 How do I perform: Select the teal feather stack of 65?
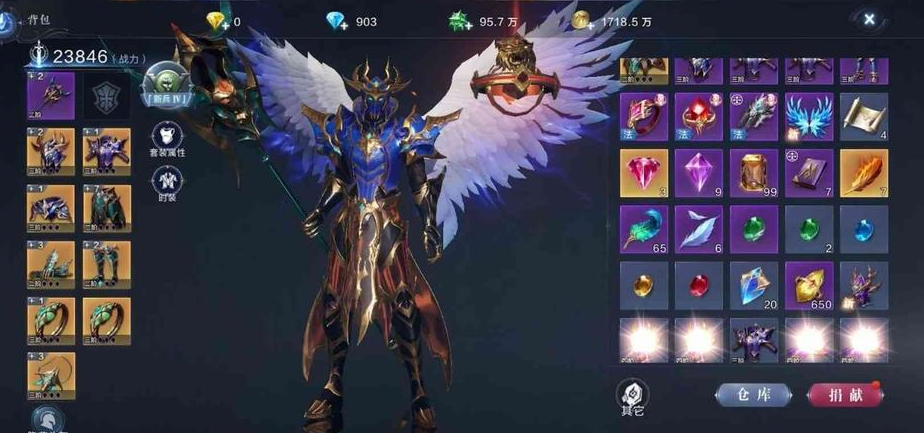coord(643,229)
